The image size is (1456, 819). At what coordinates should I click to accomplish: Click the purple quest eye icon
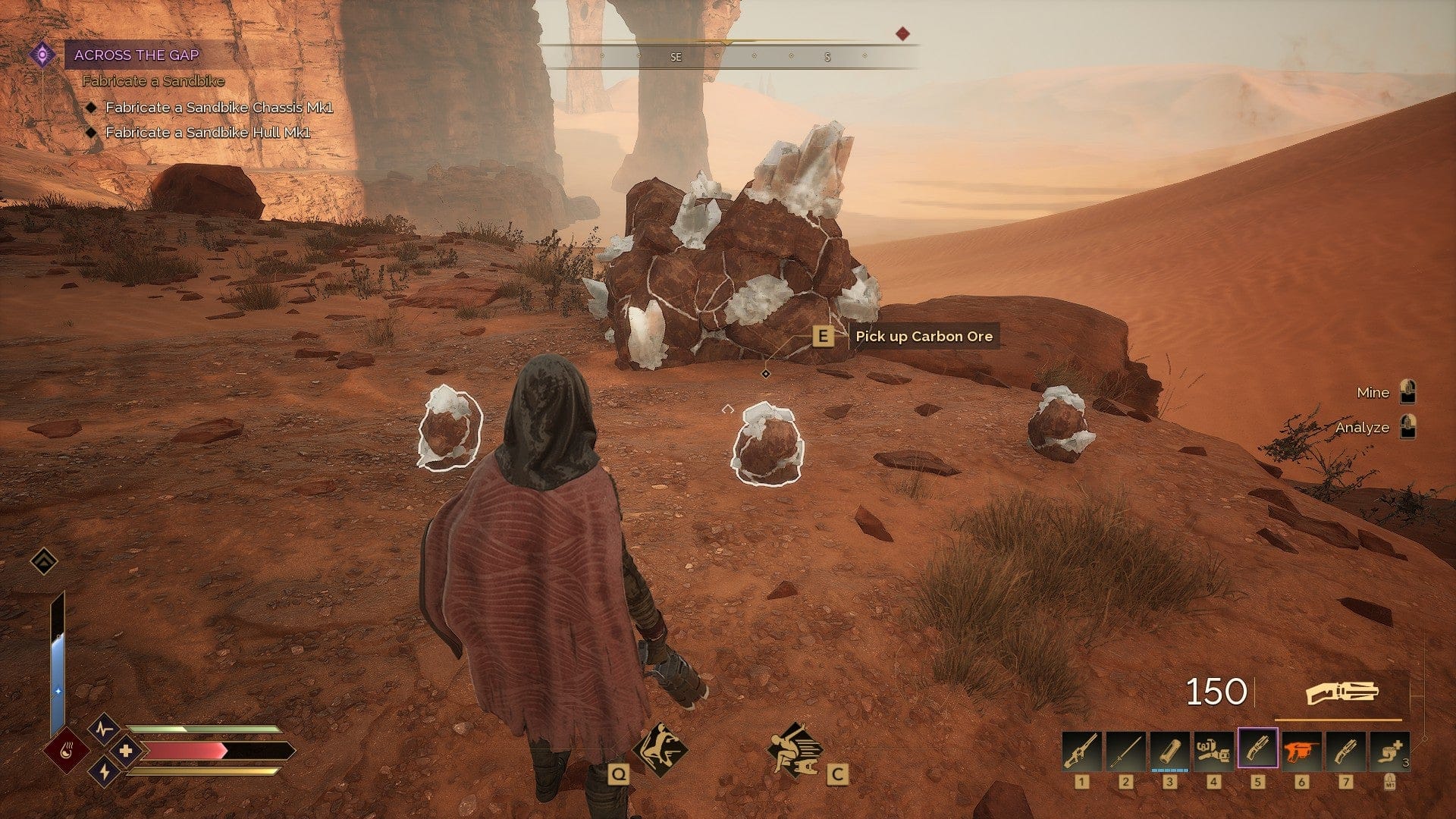[42, 55]
